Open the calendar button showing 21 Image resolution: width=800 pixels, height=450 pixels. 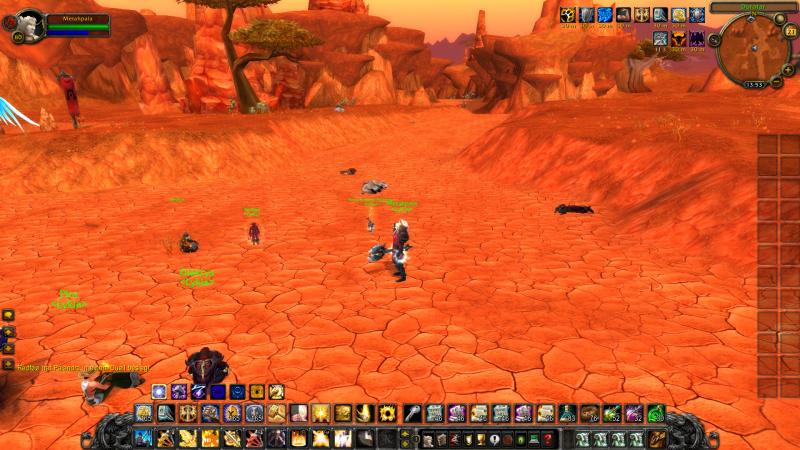(790, 33)
